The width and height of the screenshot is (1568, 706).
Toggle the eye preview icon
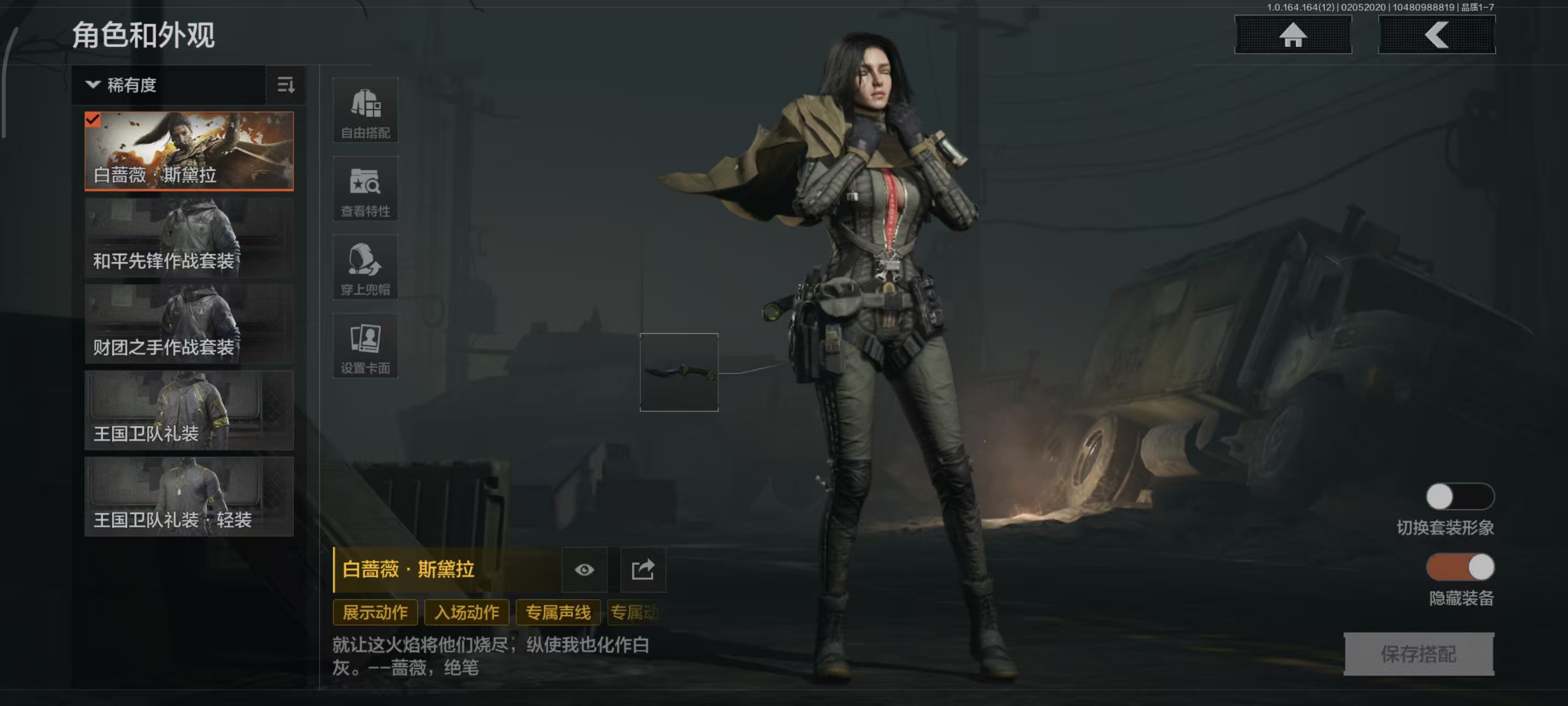584,570
